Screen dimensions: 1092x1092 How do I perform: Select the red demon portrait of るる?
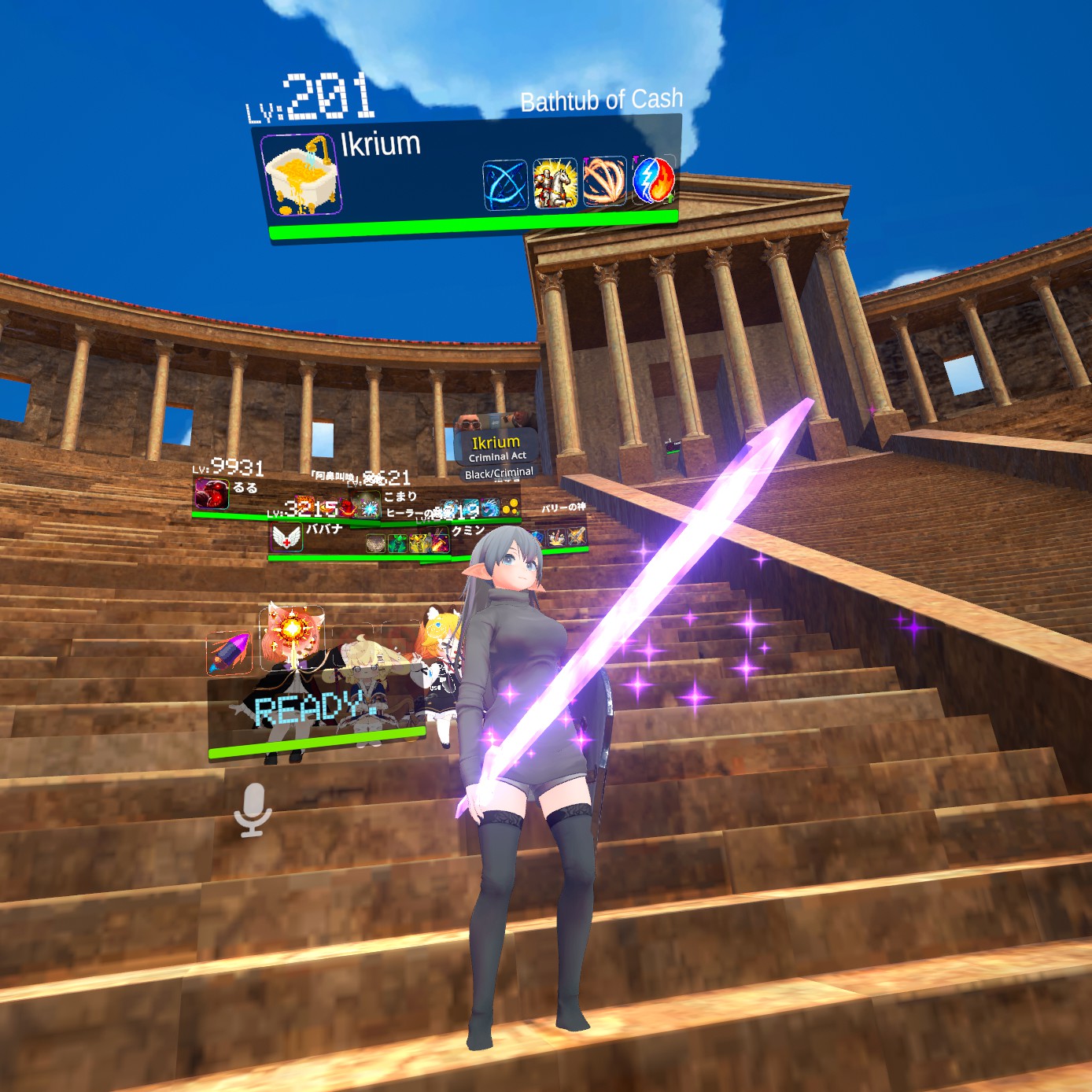pyautogui.click(x=211, y=494)
